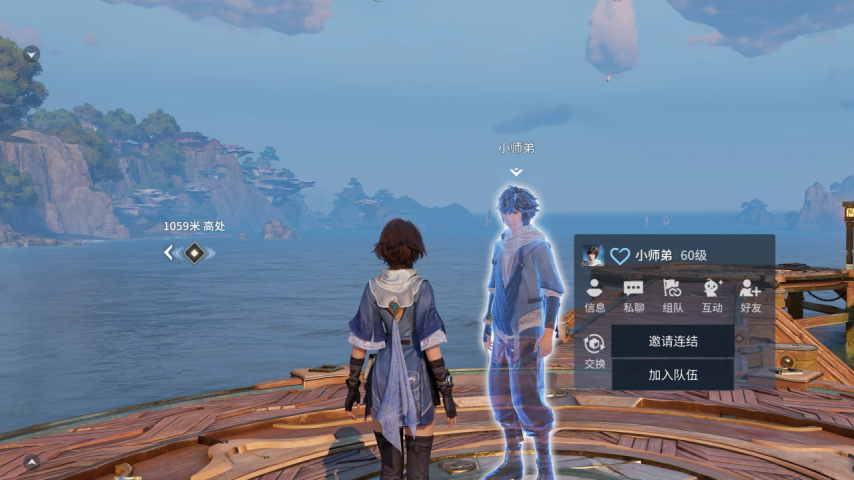Open 信息 to view player info
The width and height of the screenshot is (854, 480).
coord(595,295)
